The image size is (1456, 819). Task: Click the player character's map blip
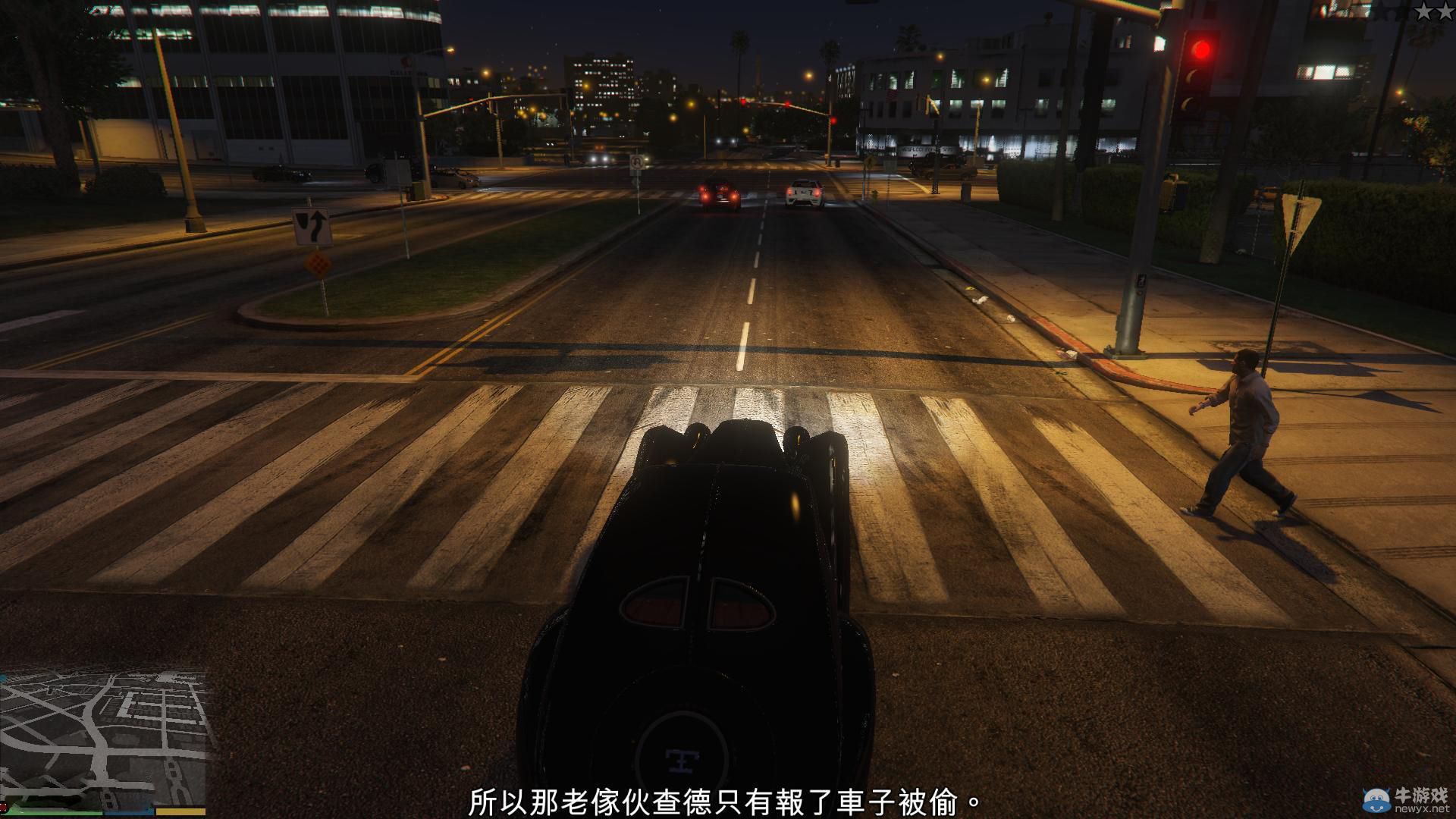click(104, 770)
